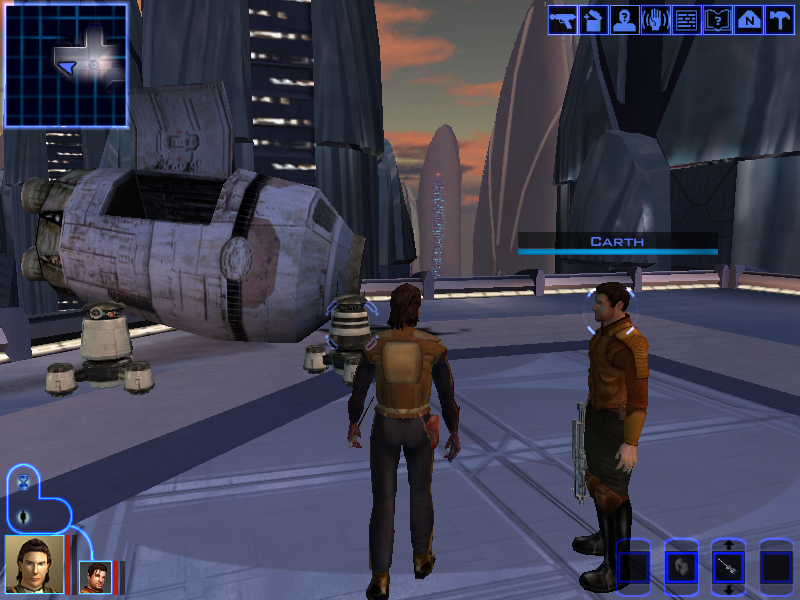This screenshot has height=600, width=800.
Task: Open the Options hammer icon
Action: [779, 20]
